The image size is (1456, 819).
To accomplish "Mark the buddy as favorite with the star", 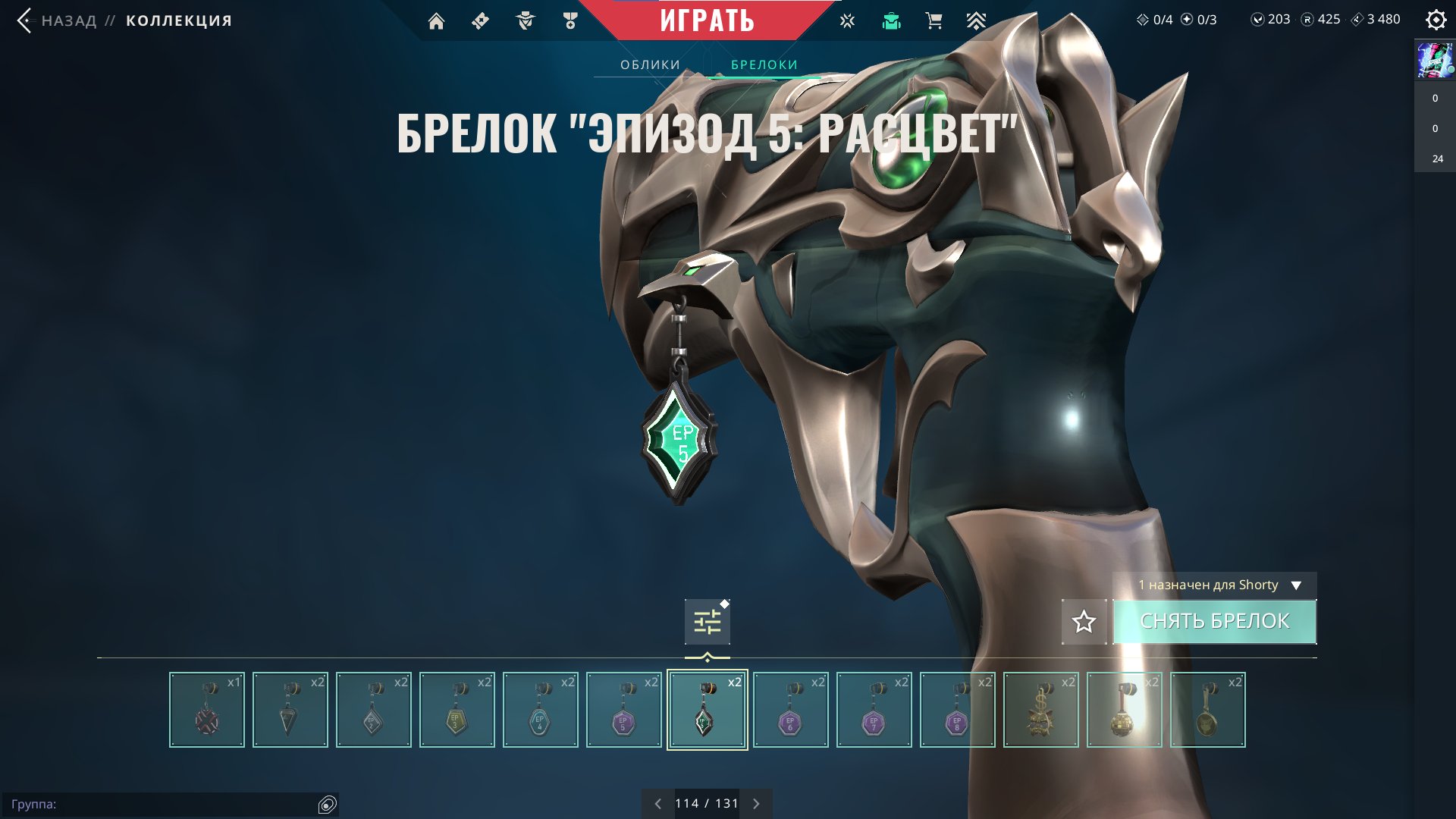I will 1084,622.
